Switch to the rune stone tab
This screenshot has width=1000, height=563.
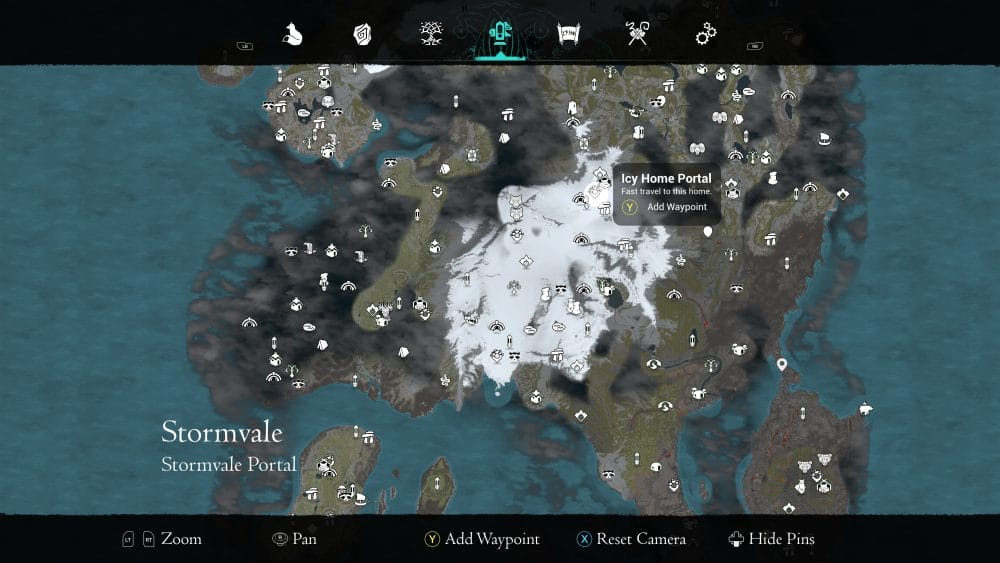tap(362, 35)
